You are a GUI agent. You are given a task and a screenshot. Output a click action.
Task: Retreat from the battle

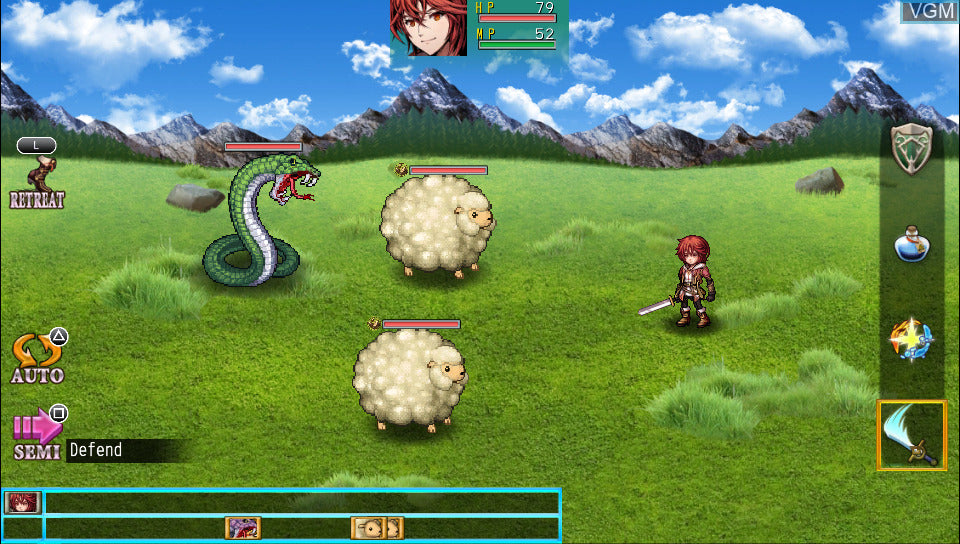pyautogui.click(x=37, y=180)
